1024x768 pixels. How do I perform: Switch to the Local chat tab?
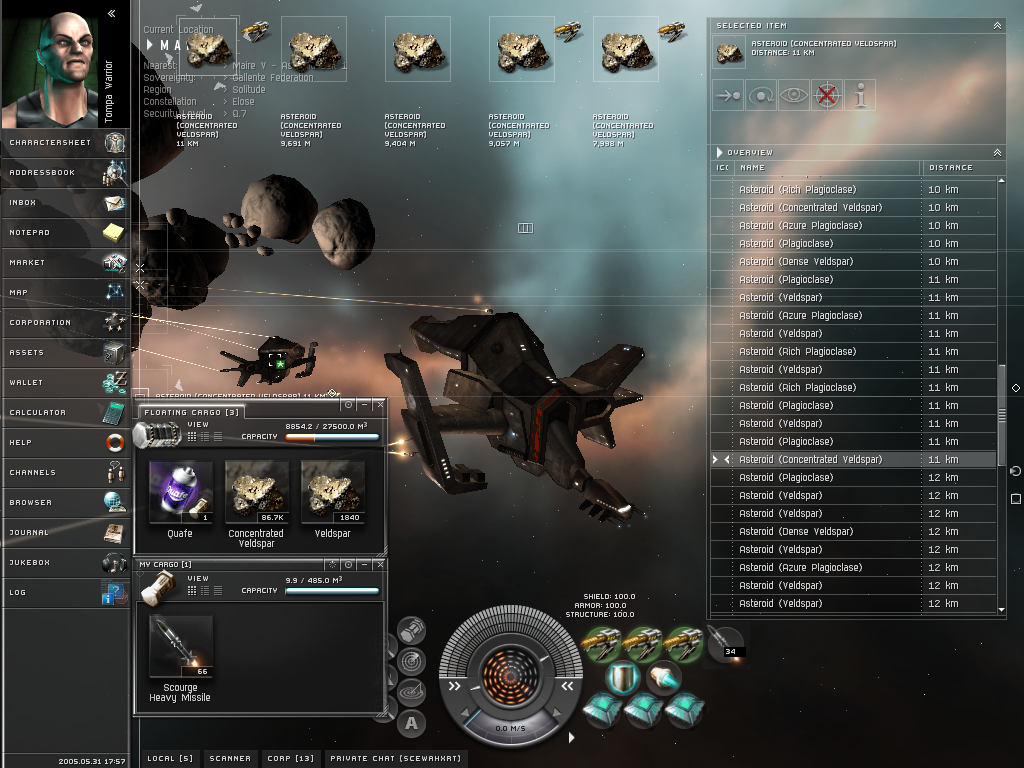coord(170,759)
